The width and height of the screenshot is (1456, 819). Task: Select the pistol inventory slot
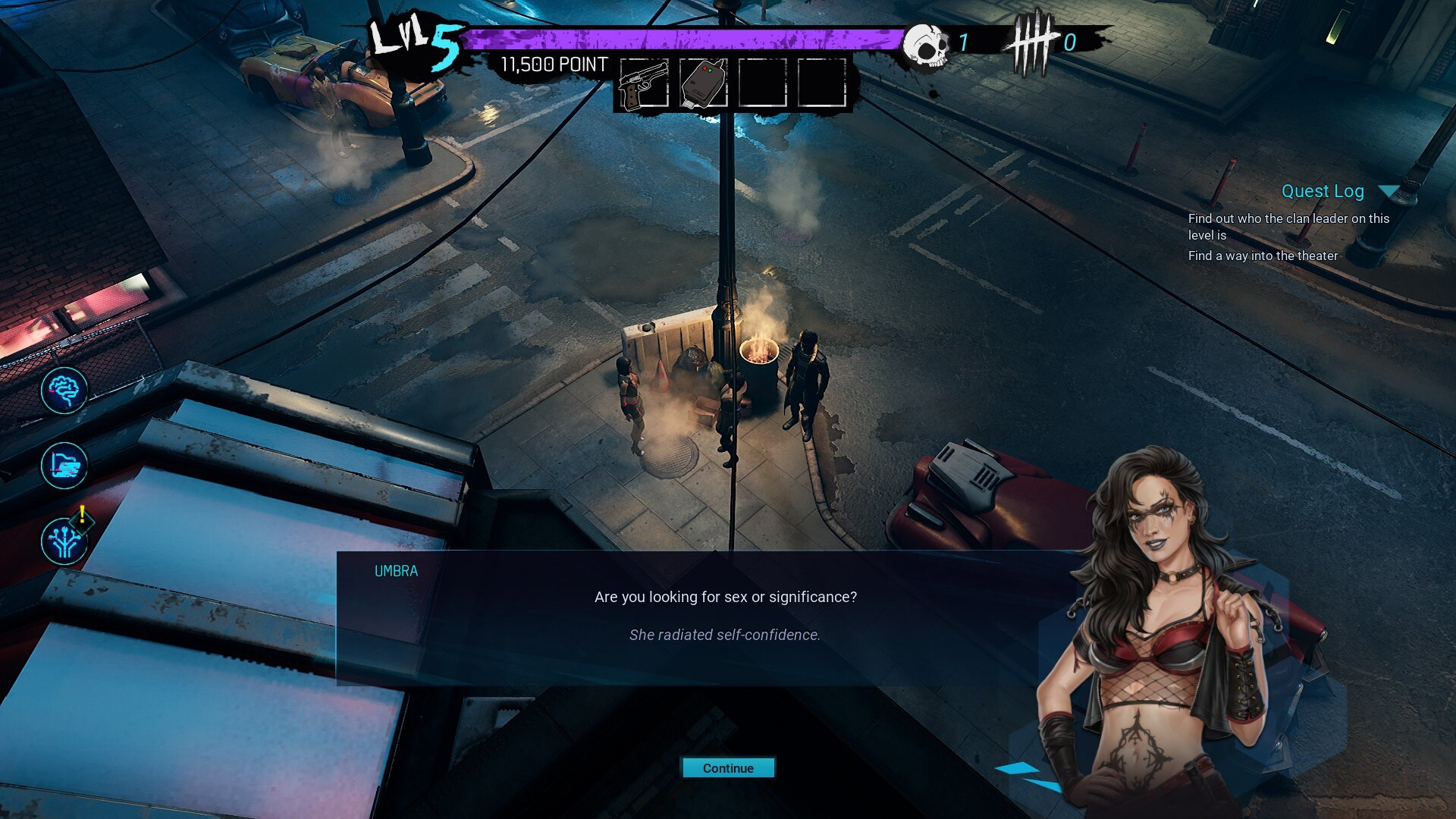coord(644,83)
